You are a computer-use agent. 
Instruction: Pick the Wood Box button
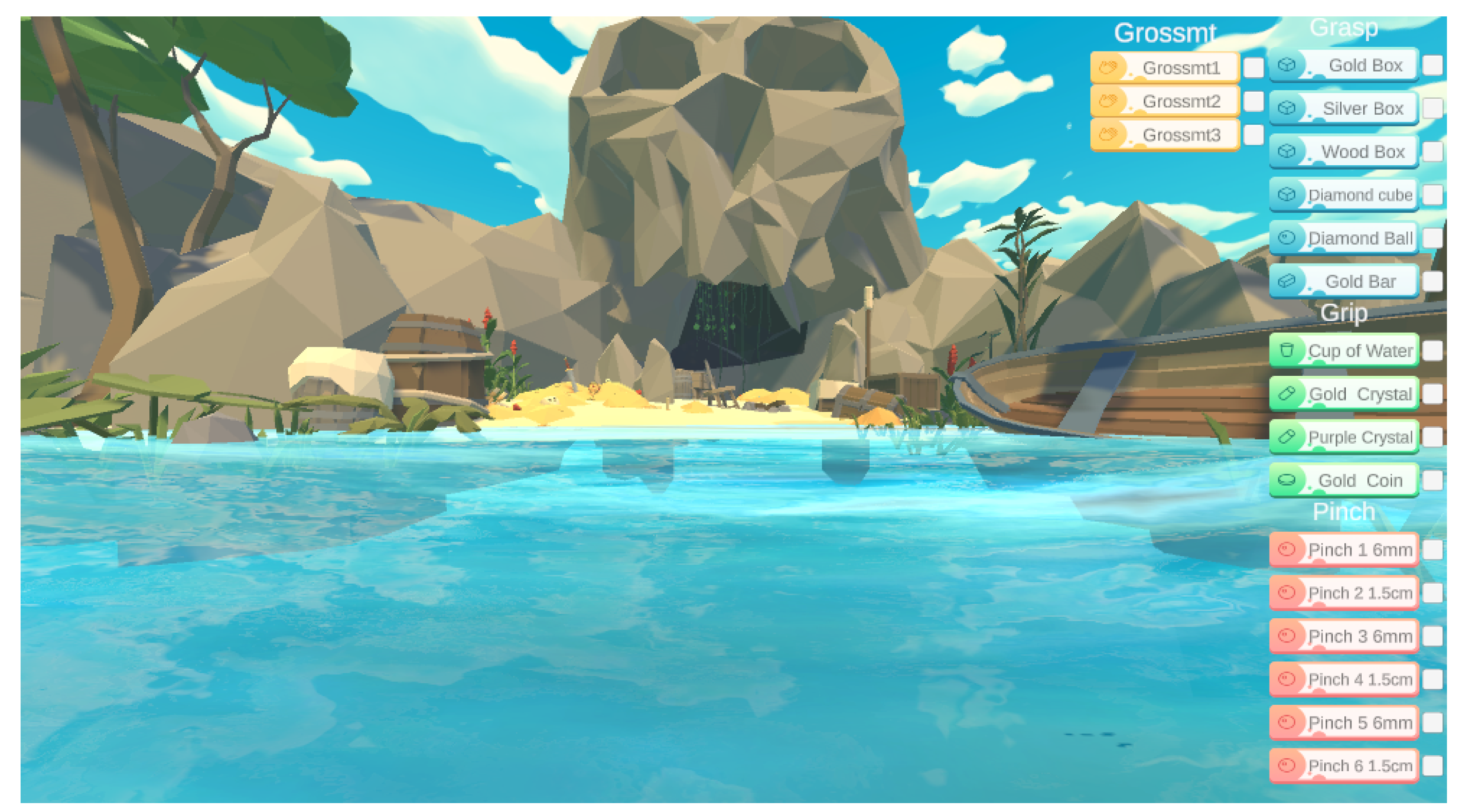click(x=1343, y=151)
